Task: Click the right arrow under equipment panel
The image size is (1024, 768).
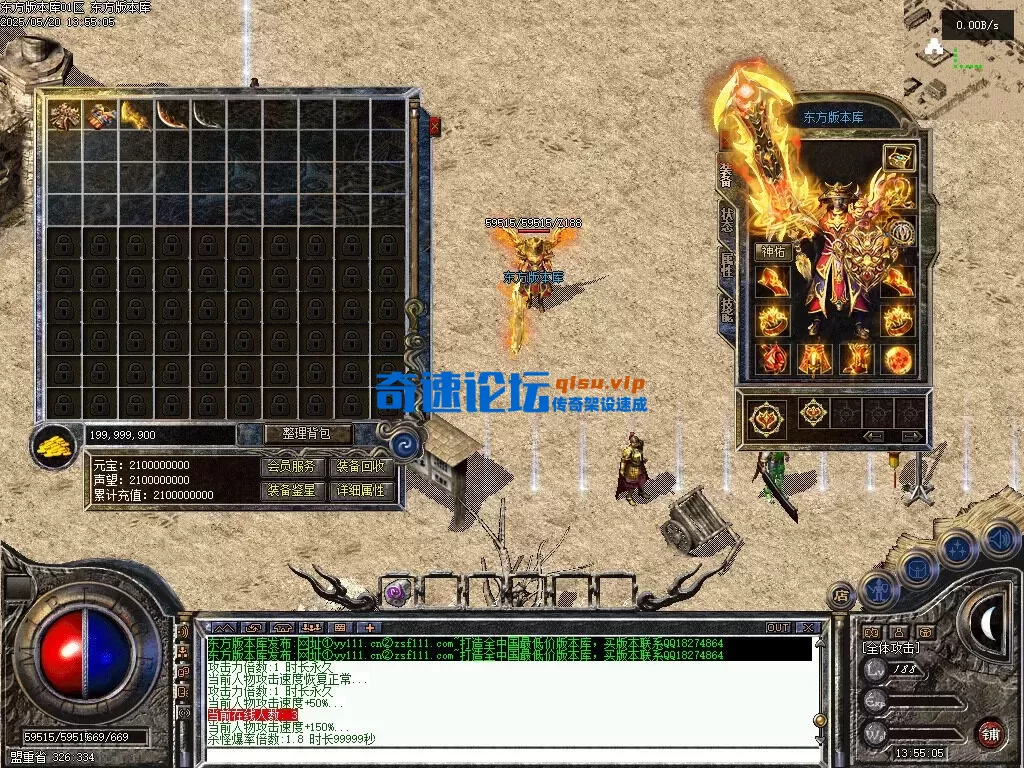Action: pyautogui.click(x=911, y=436)
